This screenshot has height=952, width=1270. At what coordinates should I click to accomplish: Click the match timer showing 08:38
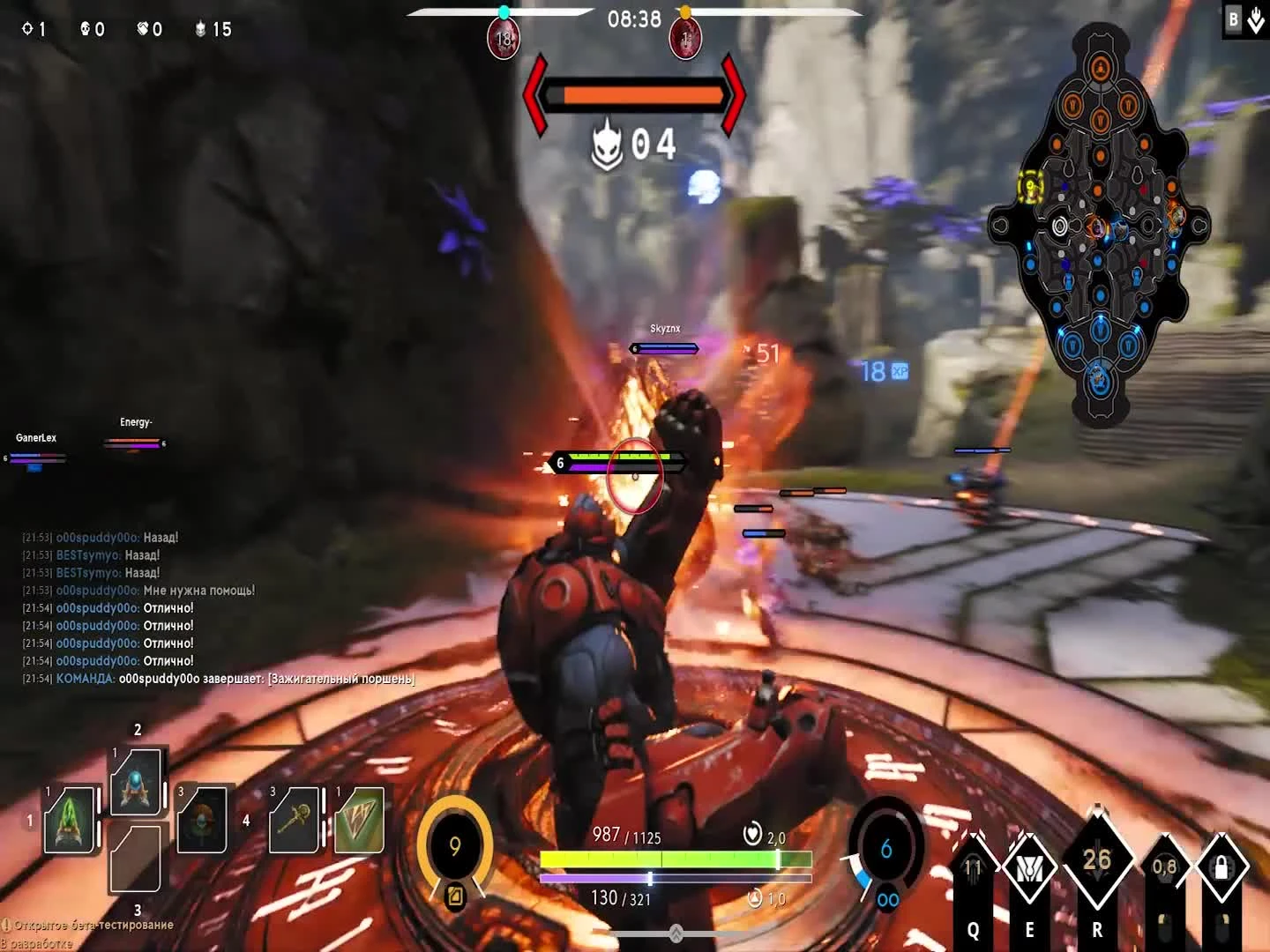pos(634,19)
